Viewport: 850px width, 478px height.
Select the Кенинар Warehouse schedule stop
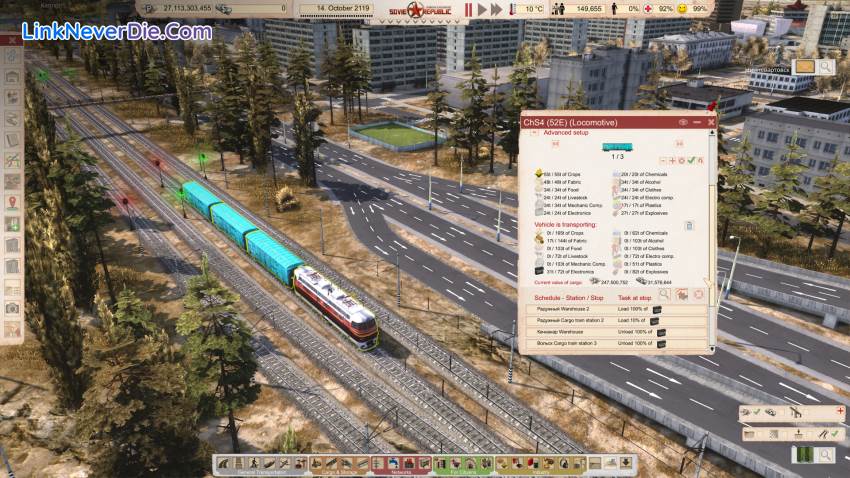(564, 332)
